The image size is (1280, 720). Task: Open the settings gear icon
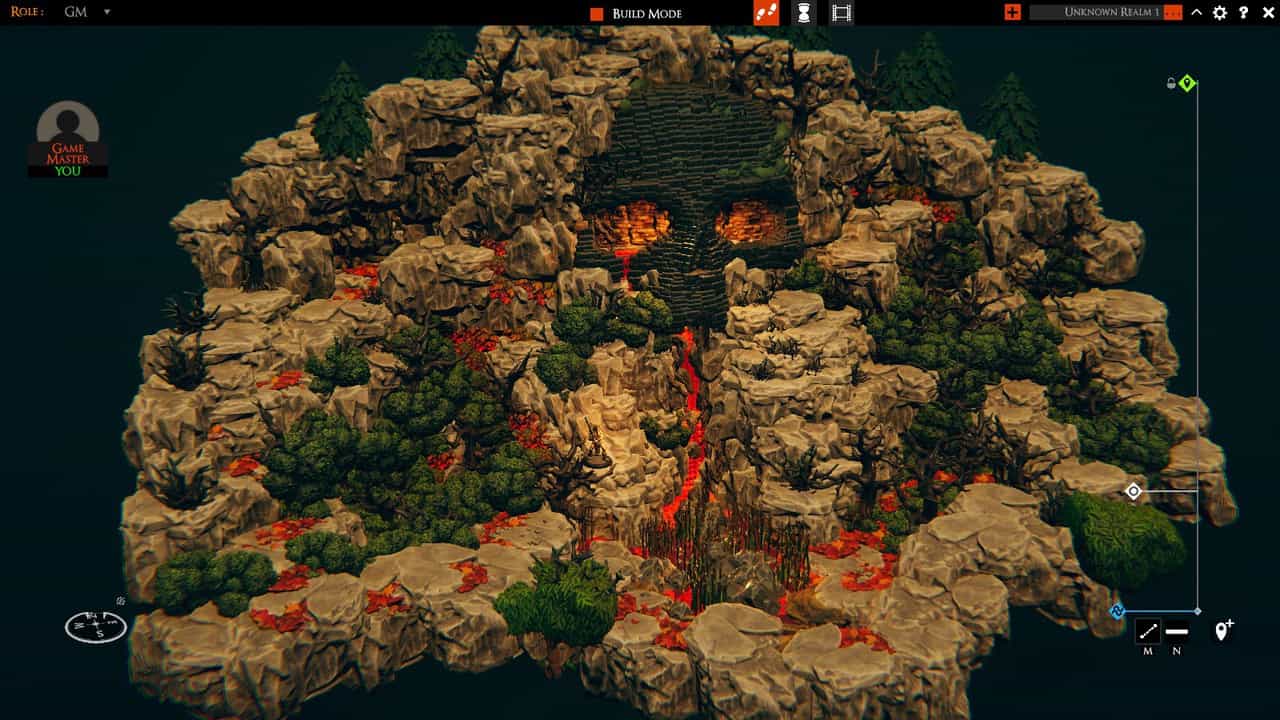pyautogui.click(x=1220, y=13)
